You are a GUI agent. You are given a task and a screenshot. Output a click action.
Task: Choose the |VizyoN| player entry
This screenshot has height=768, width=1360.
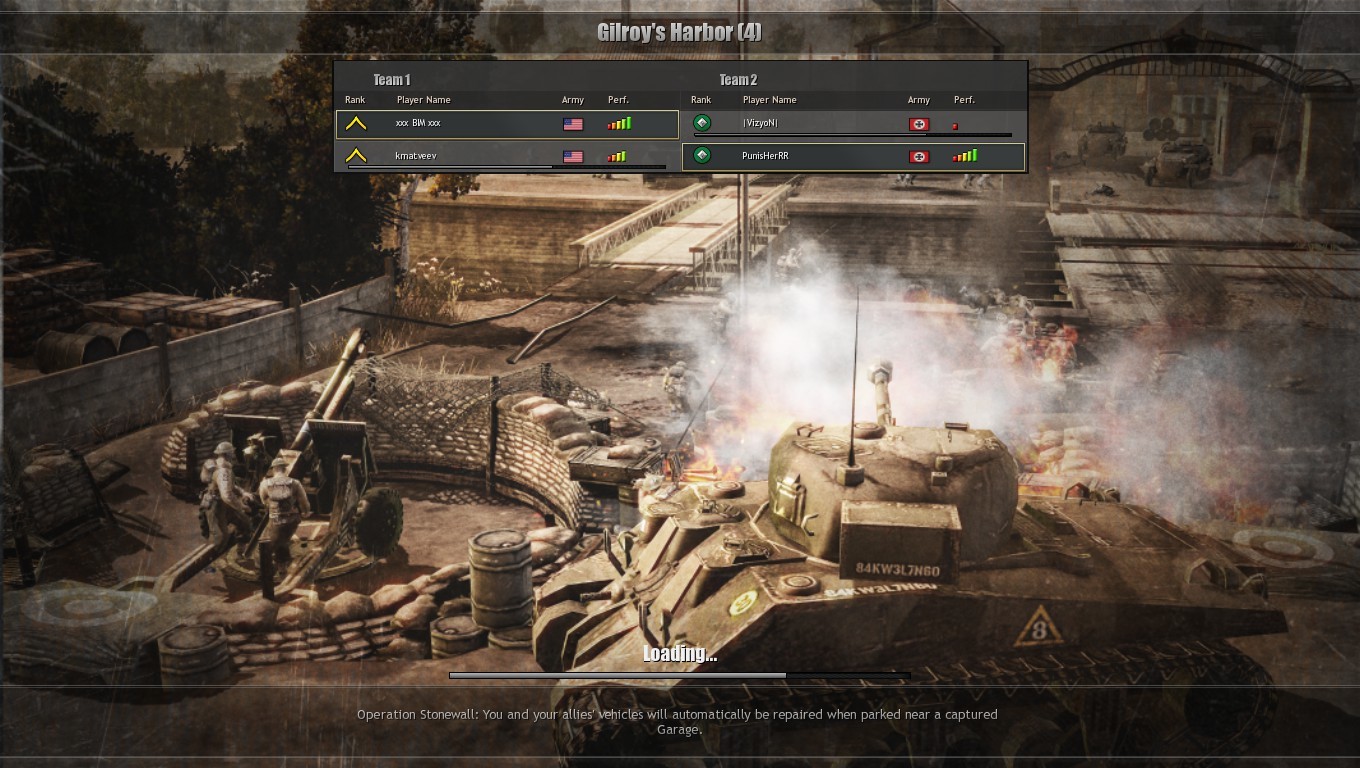click(x=853, y=124)
